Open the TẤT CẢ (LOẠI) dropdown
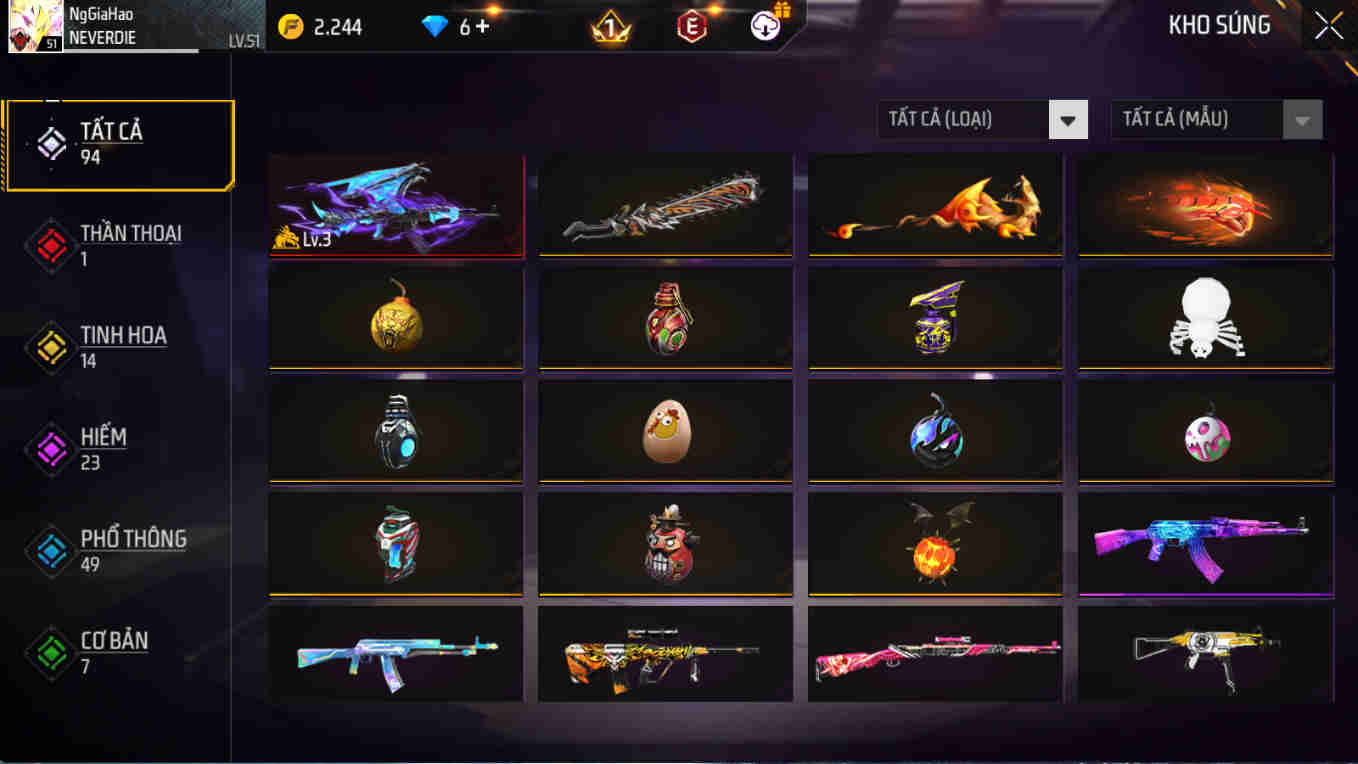The width and height of the screenshot is (1358, 764). pyautogui.click(x=965, y=119)
